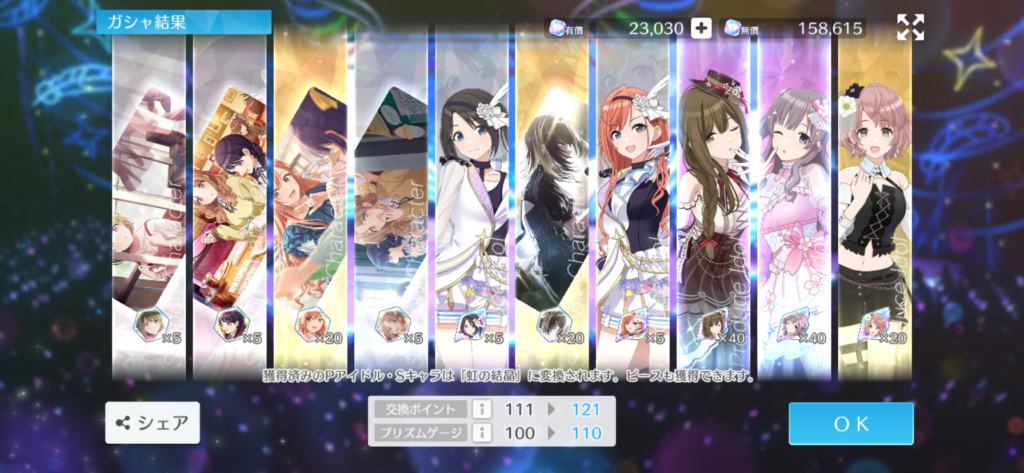View the pink-haired girl in black top card
Image resolution: width=1024 pixels, height=473 pixels.
[x=875, y=200]
